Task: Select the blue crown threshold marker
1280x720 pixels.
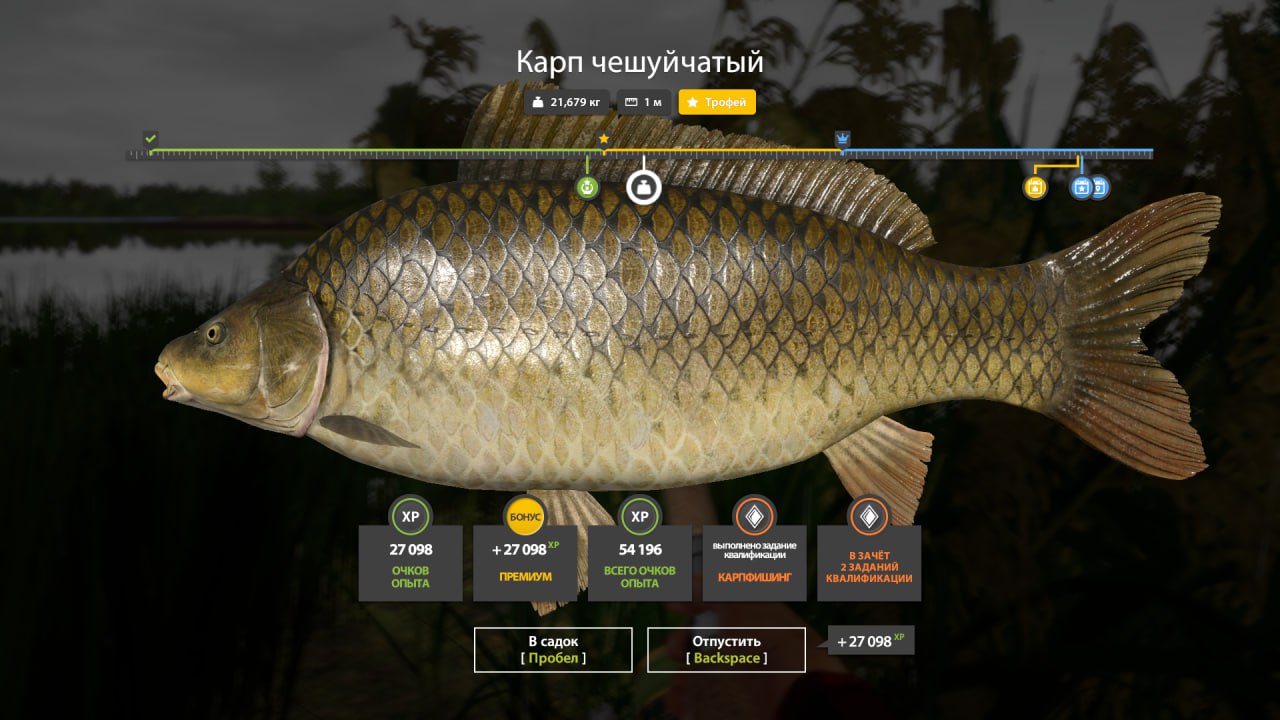Action: coord(843,138)
